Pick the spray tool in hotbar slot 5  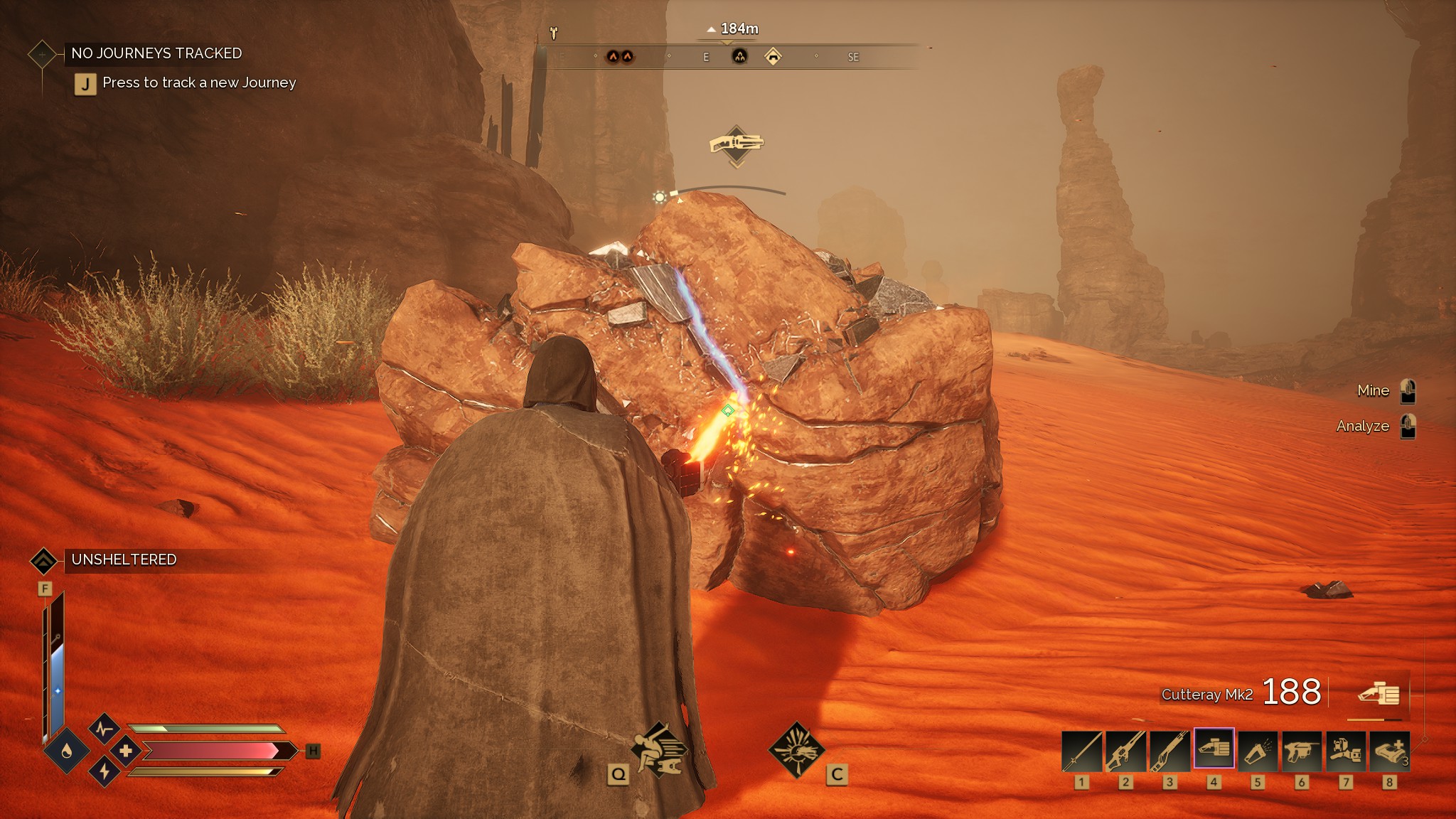point(1258,750)
